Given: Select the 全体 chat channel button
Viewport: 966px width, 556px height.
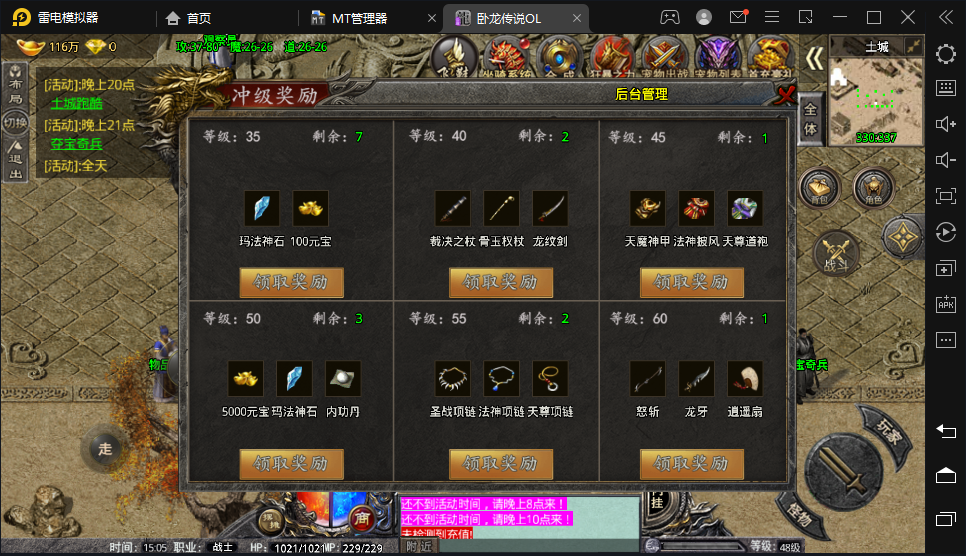Looking at the screenshot, I should click(811, 118).
